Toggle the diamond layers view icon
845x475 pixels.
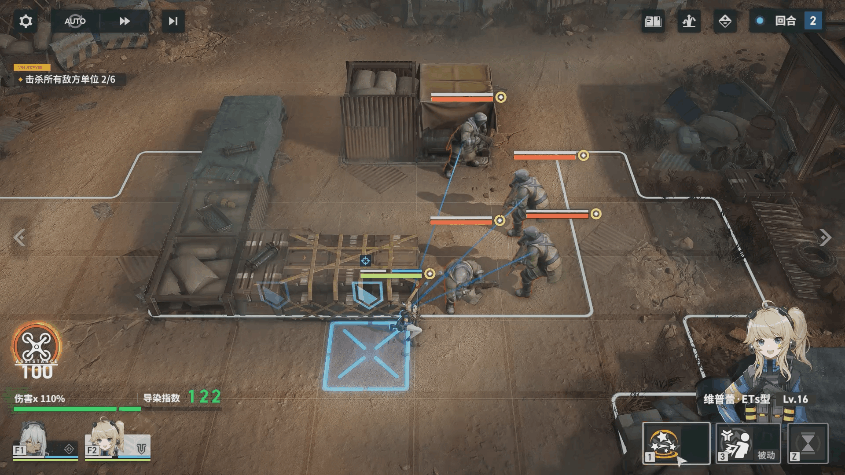(726, 21)
